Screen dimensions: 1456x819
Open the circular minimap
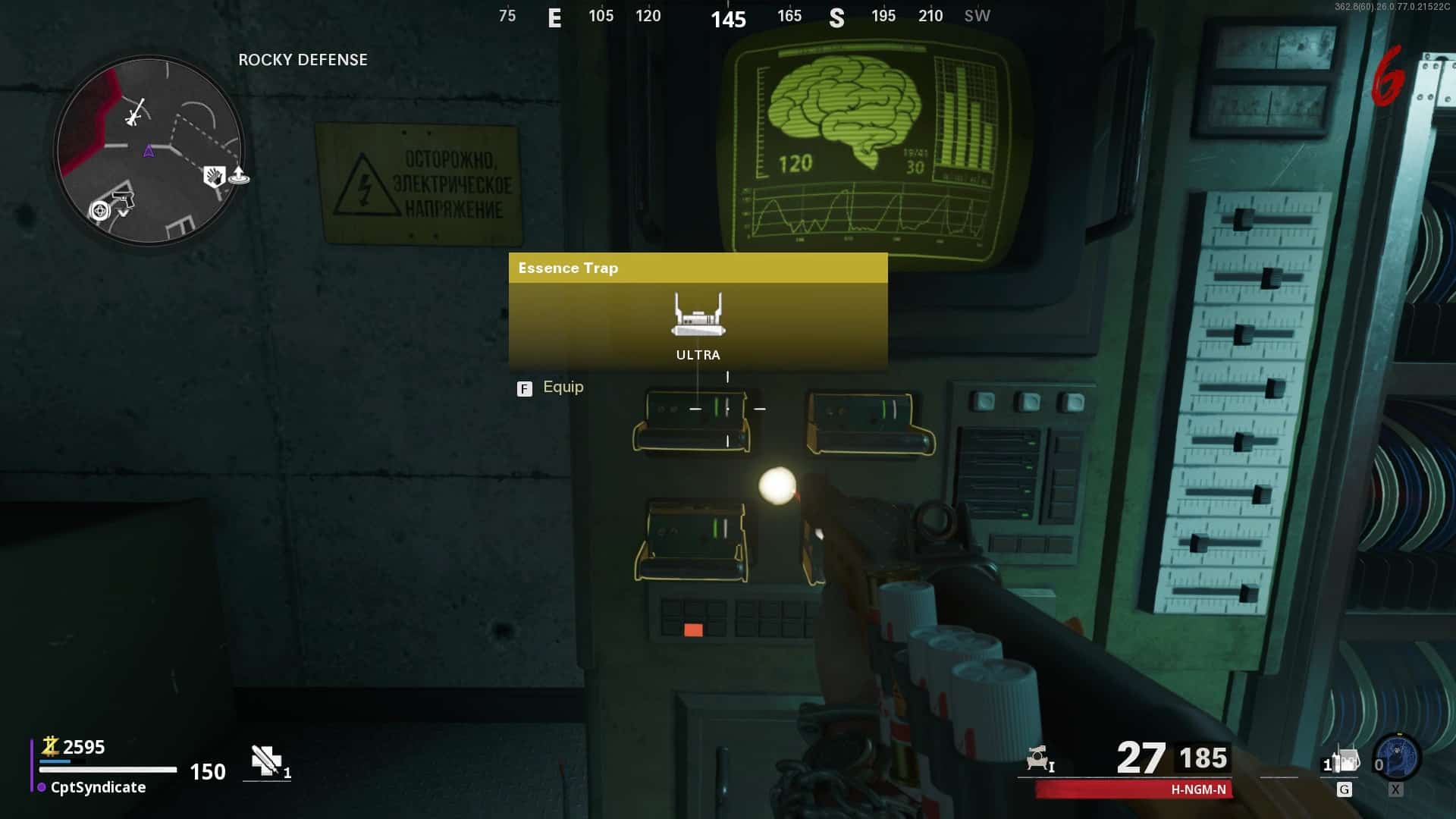(149, 150)
